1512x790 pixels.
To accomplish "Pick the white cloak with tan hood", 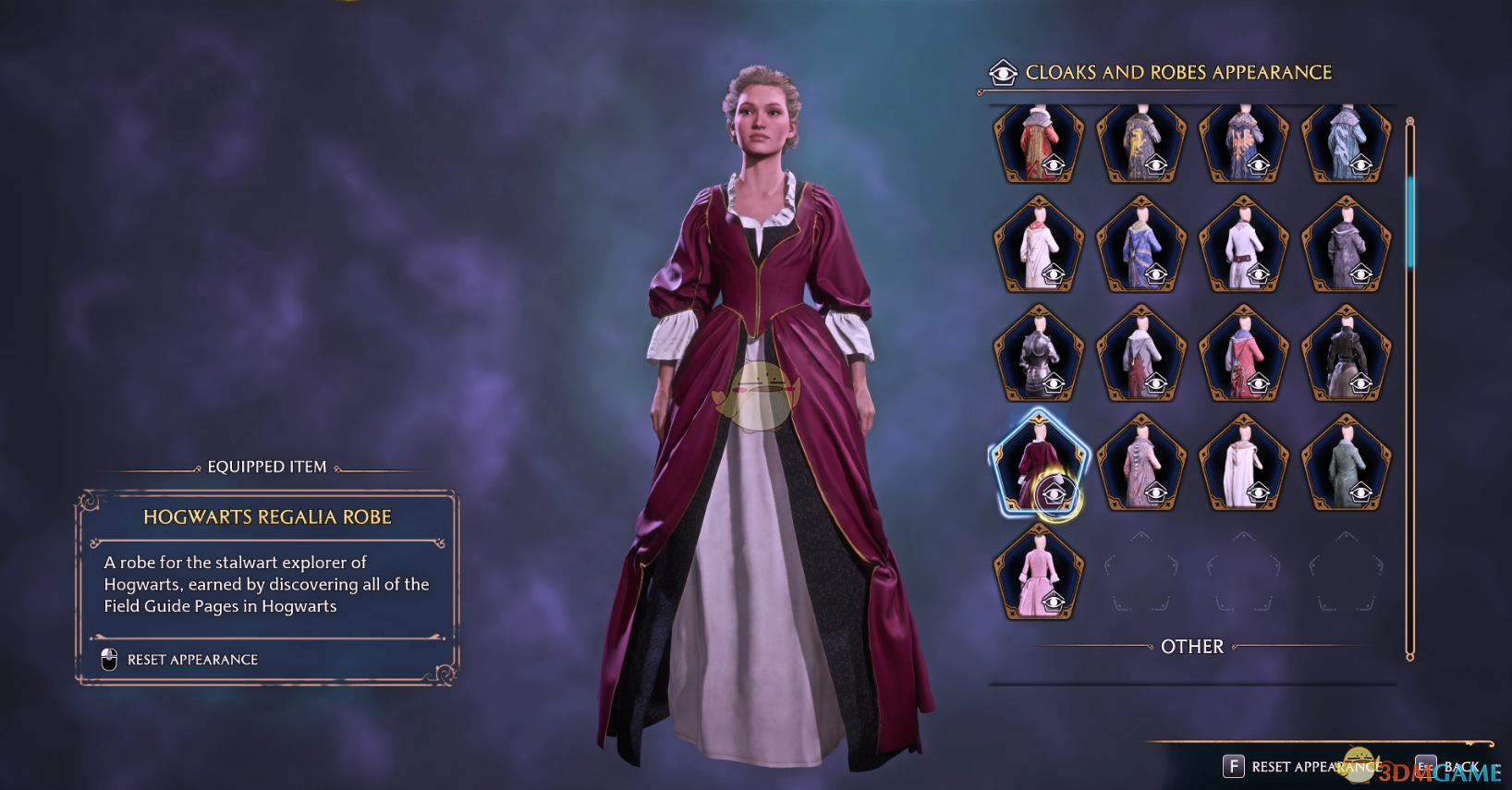I will [x=1244, y=464].
